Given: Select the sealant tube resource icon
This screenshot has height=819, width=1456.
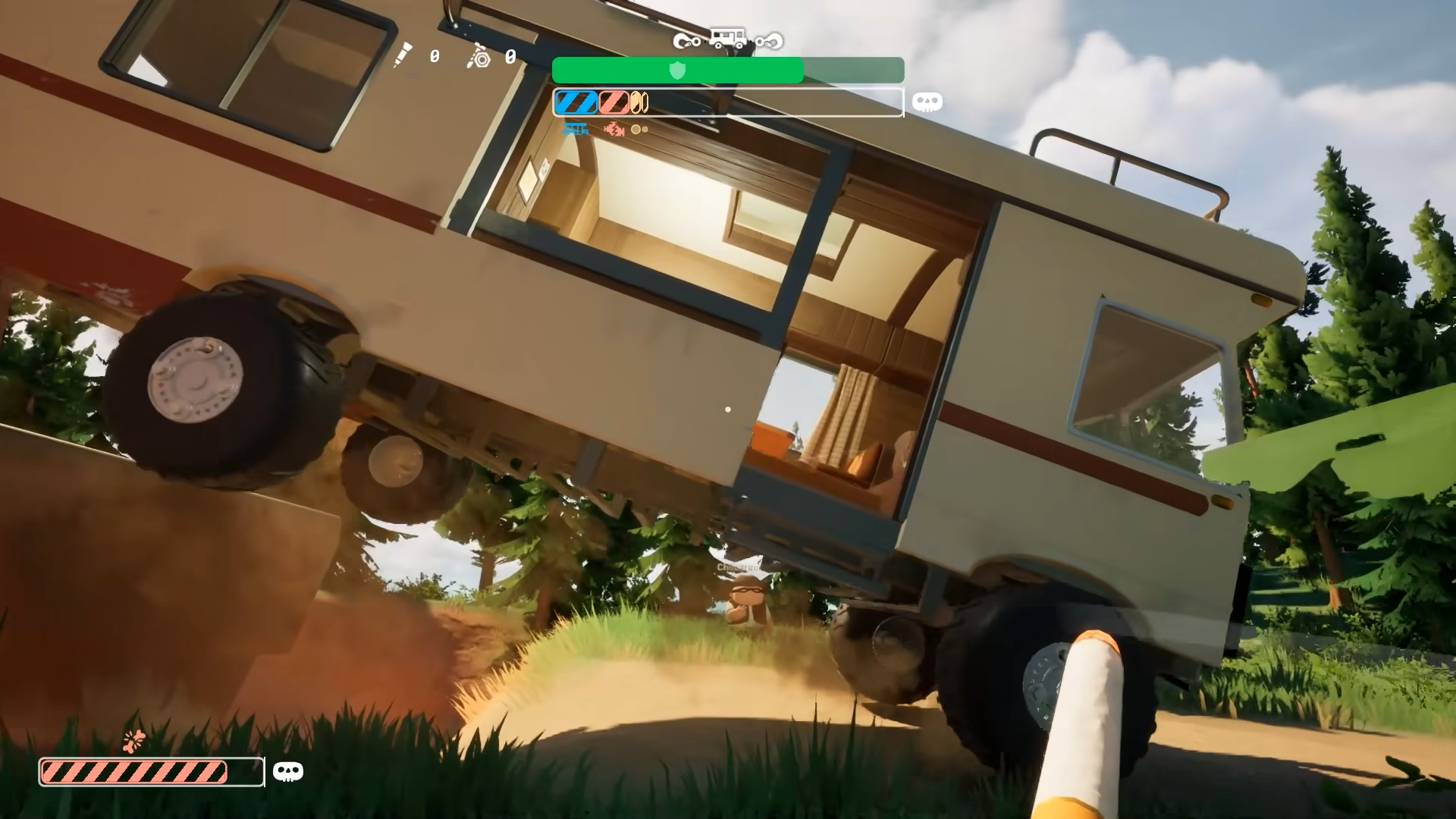Looking at the screenshot, I should pyautogui.click(x=403, y=55).
